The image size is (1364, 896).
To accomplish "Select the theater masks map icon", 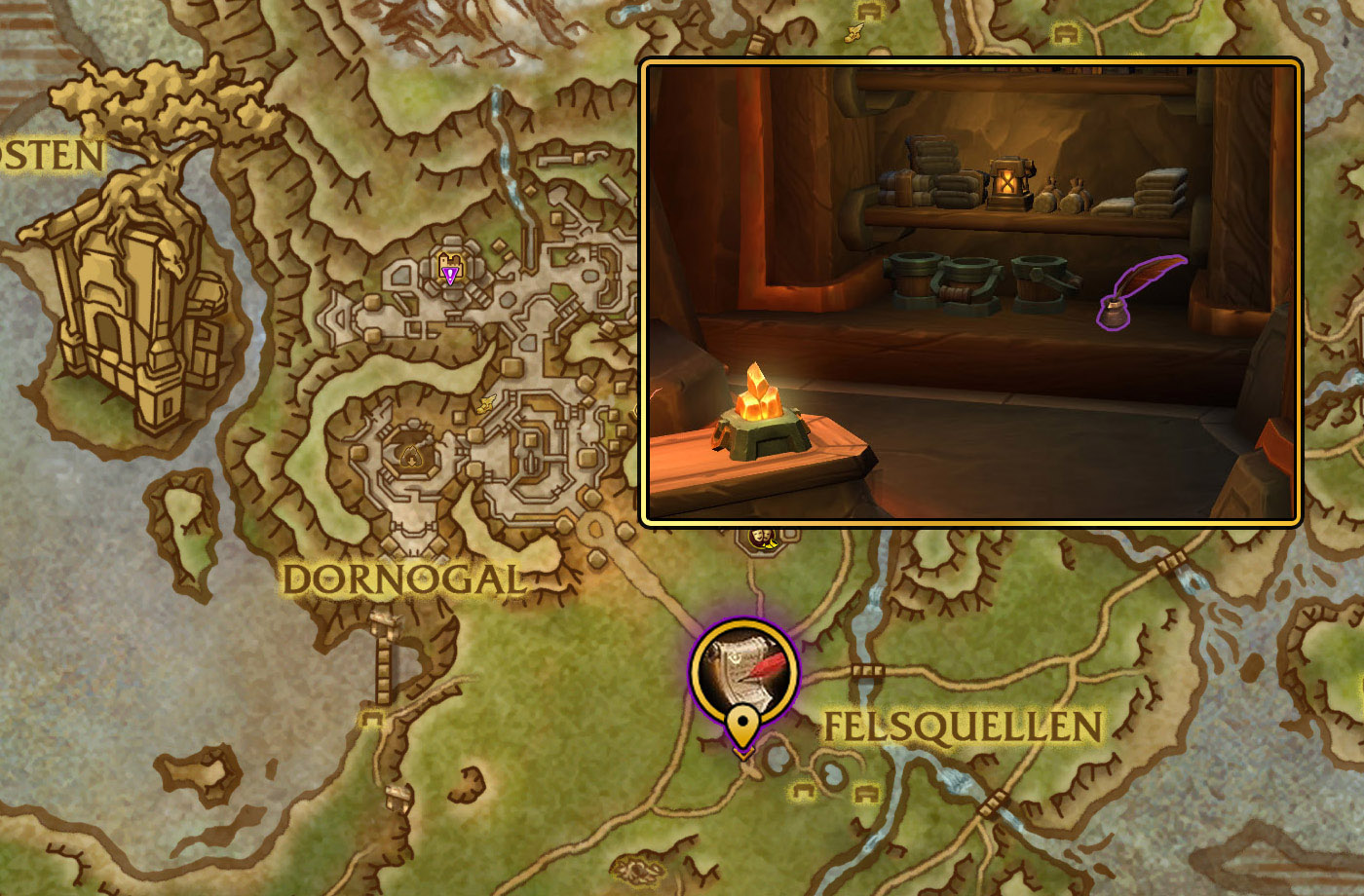I will point(762,537).
